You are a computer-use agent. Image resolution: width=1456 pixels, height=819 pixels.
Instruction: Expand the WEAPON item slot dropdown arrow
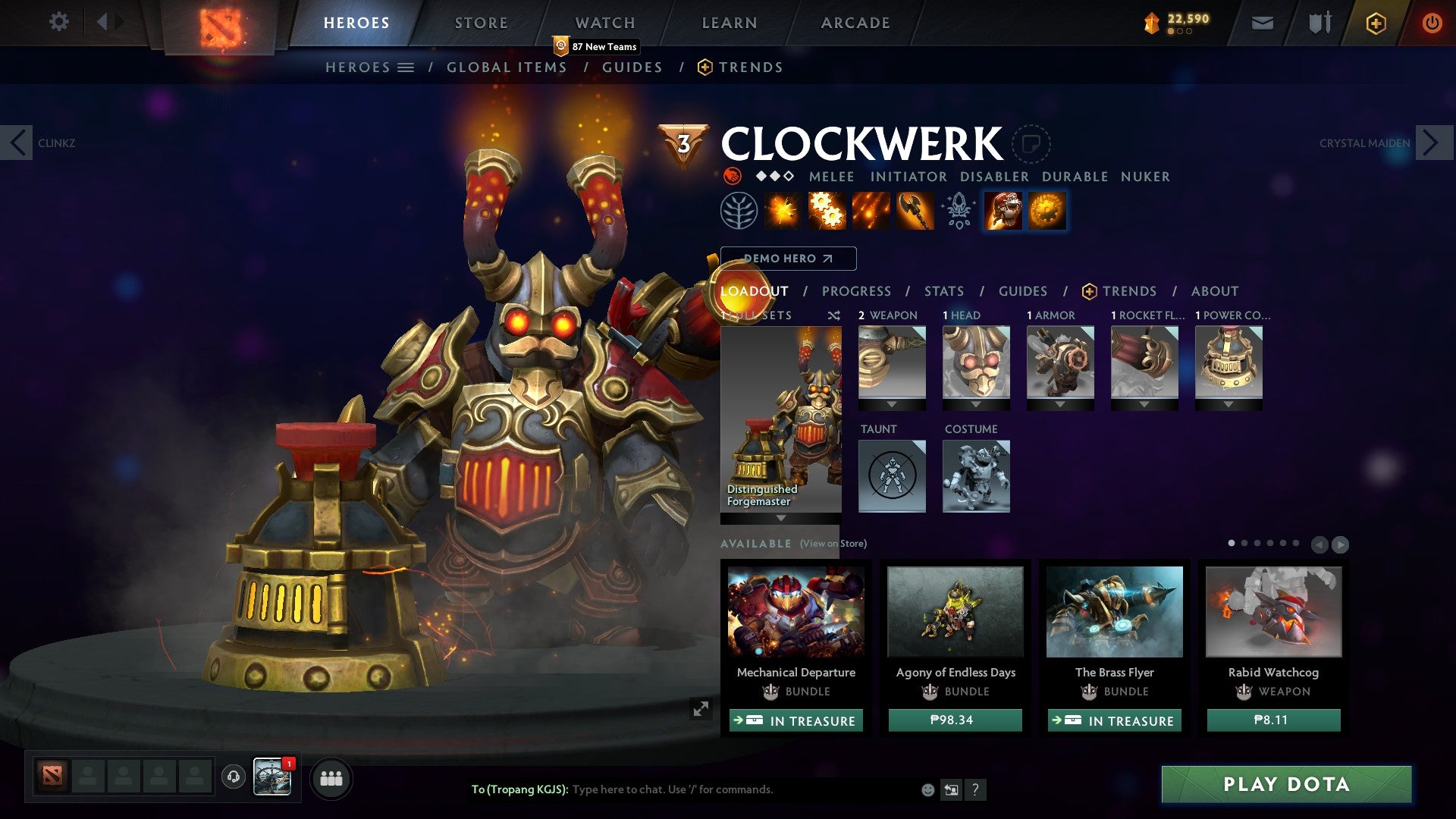[891, 404]
